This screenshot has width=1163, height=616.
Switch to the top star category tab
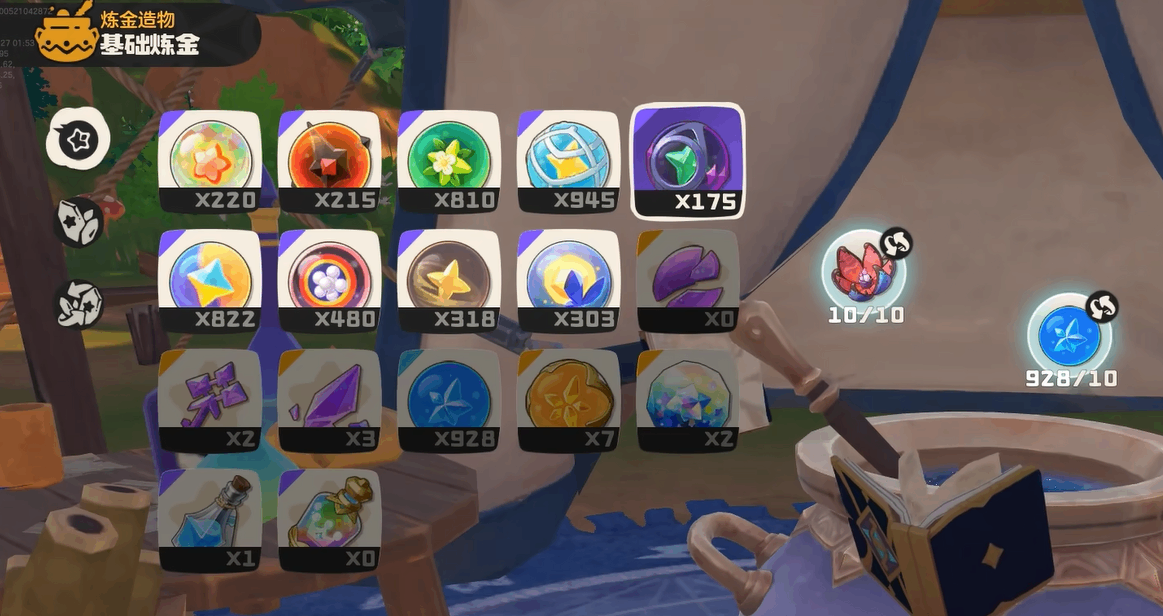(x=78, y=139)
